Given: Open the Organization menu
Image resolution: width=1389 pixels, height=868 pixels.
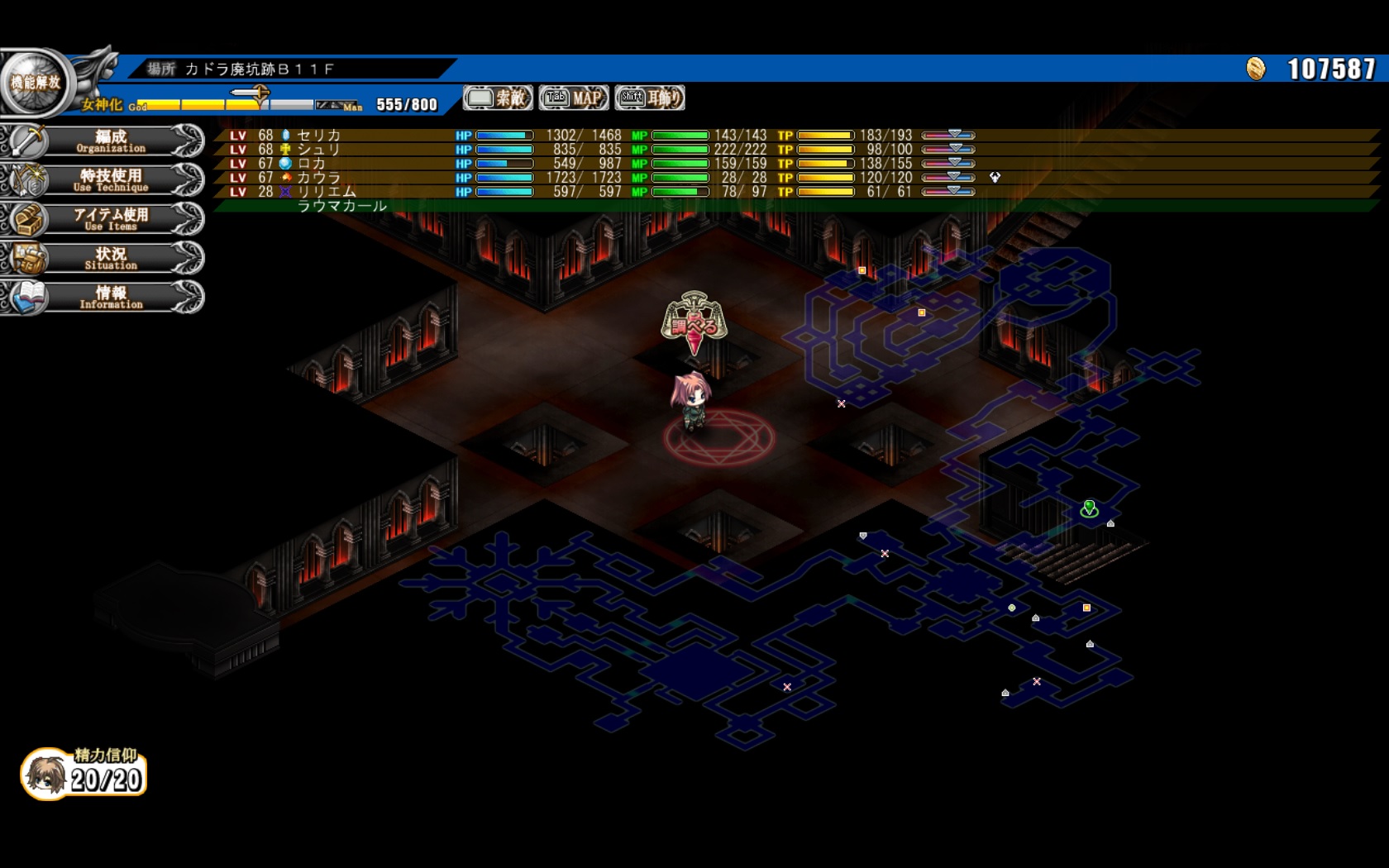Looking at the screenshot, I should click(x=110, y=141).
